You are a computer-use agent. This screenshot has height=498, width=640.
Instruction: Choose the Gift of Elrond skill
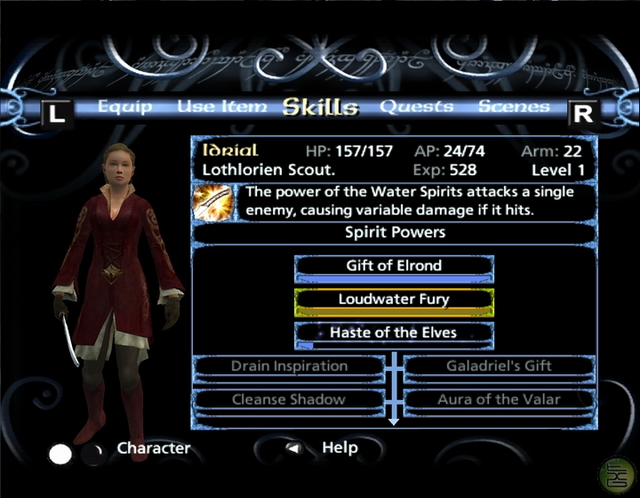pyautogui.click(x=394, y=266)
